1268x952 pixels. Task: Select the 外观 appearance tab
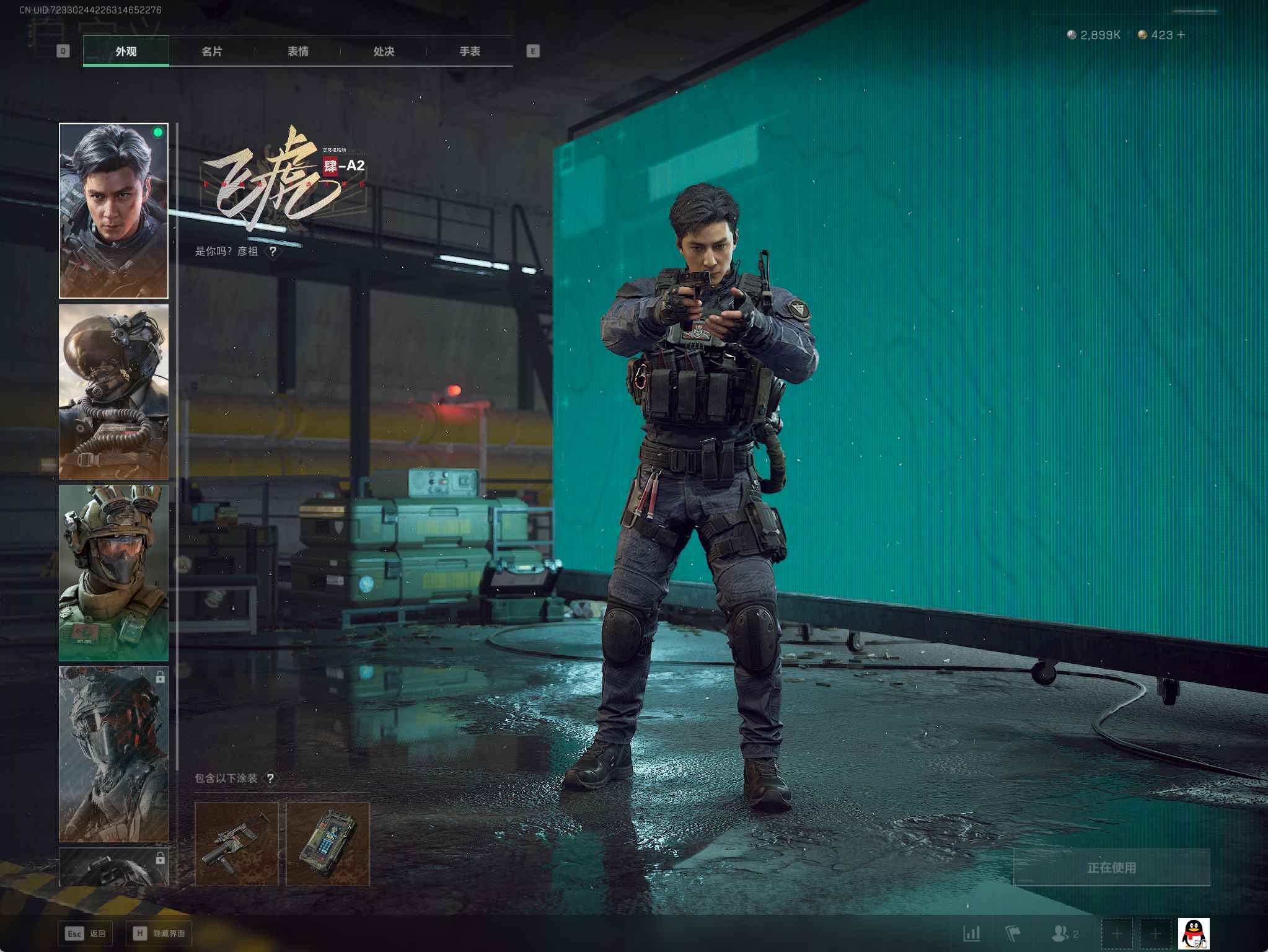[126, 51]
